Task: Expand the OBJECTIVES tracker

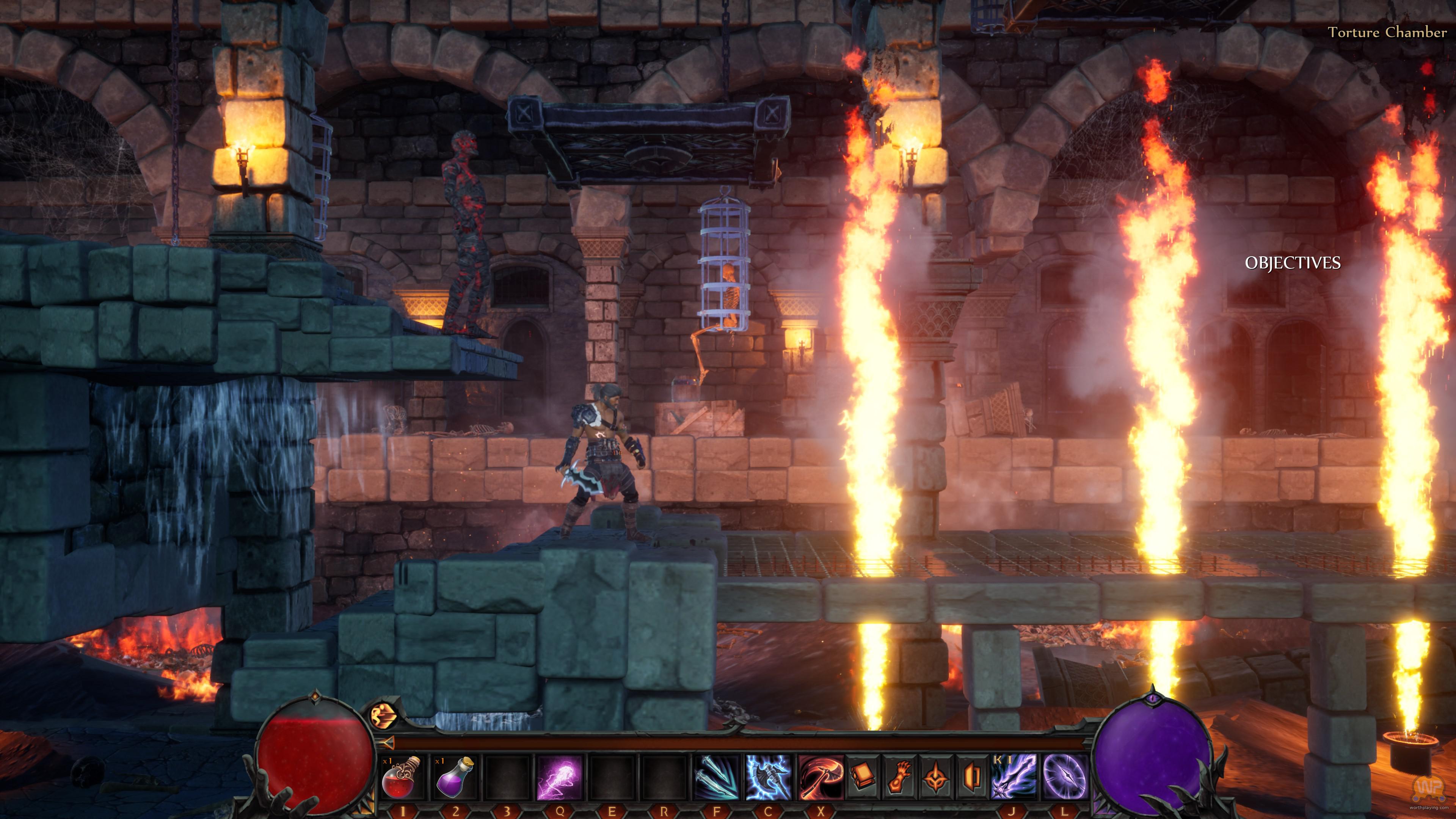Action: tap(1292, 263)
